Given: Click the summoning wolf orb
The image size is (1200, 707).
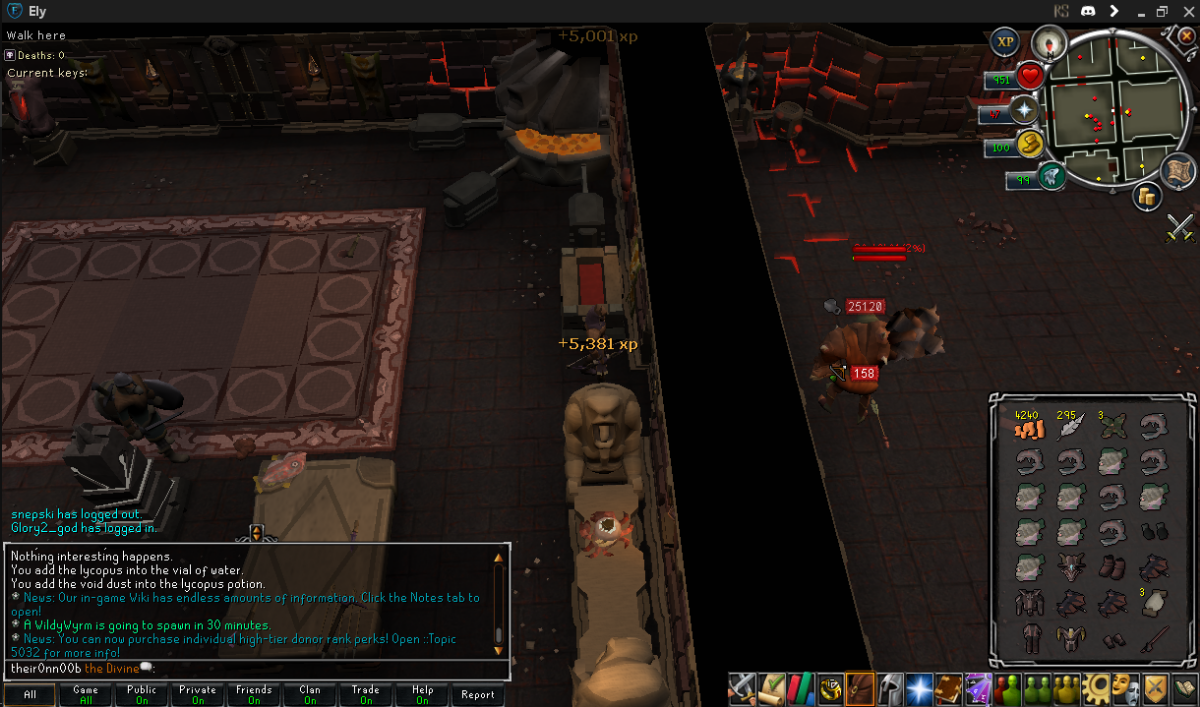Looking at the screenshot, I should point(1050,177).
